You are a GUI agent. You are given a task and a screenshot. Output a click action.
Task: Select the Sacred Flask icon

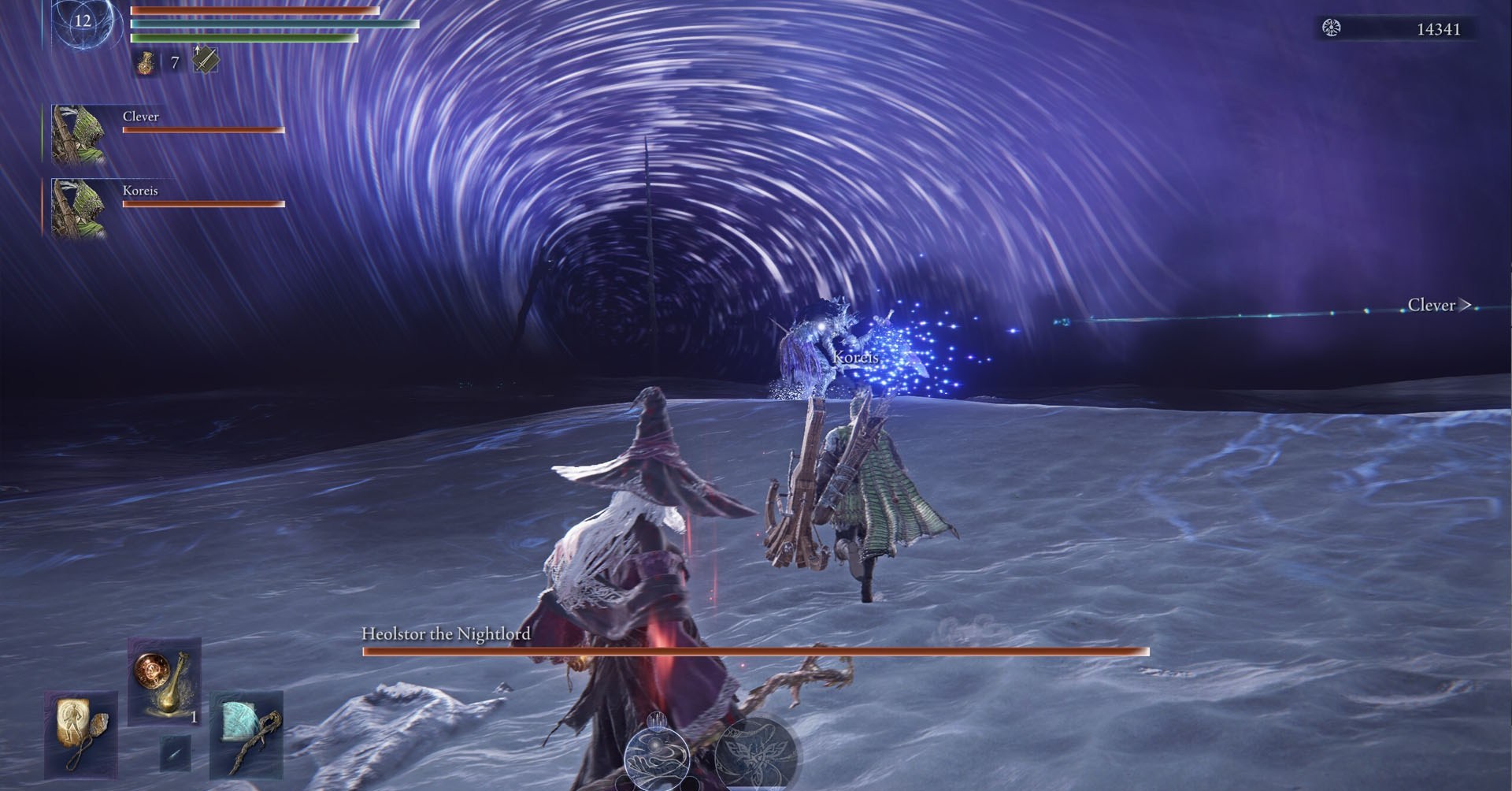[x=146, y=61]
